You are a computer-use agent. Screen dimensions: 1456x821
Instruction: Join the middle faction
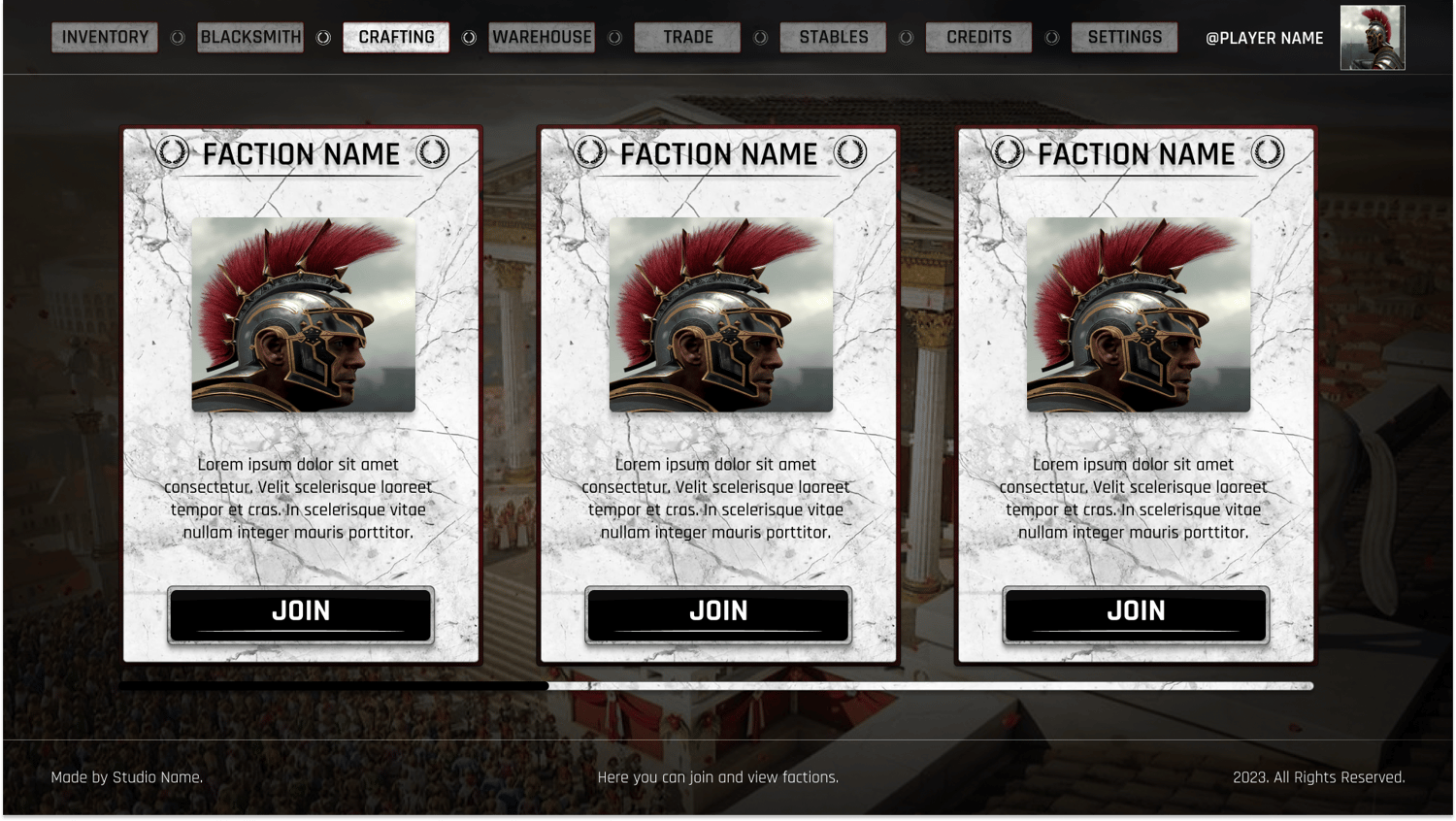(x=718, y=614)
